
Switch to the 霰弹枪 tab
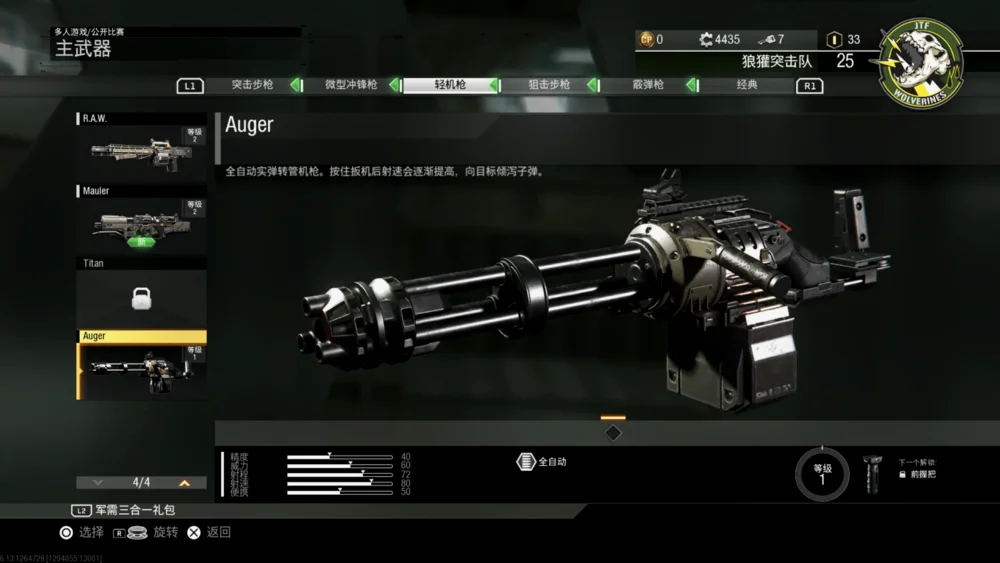(647, 85)
